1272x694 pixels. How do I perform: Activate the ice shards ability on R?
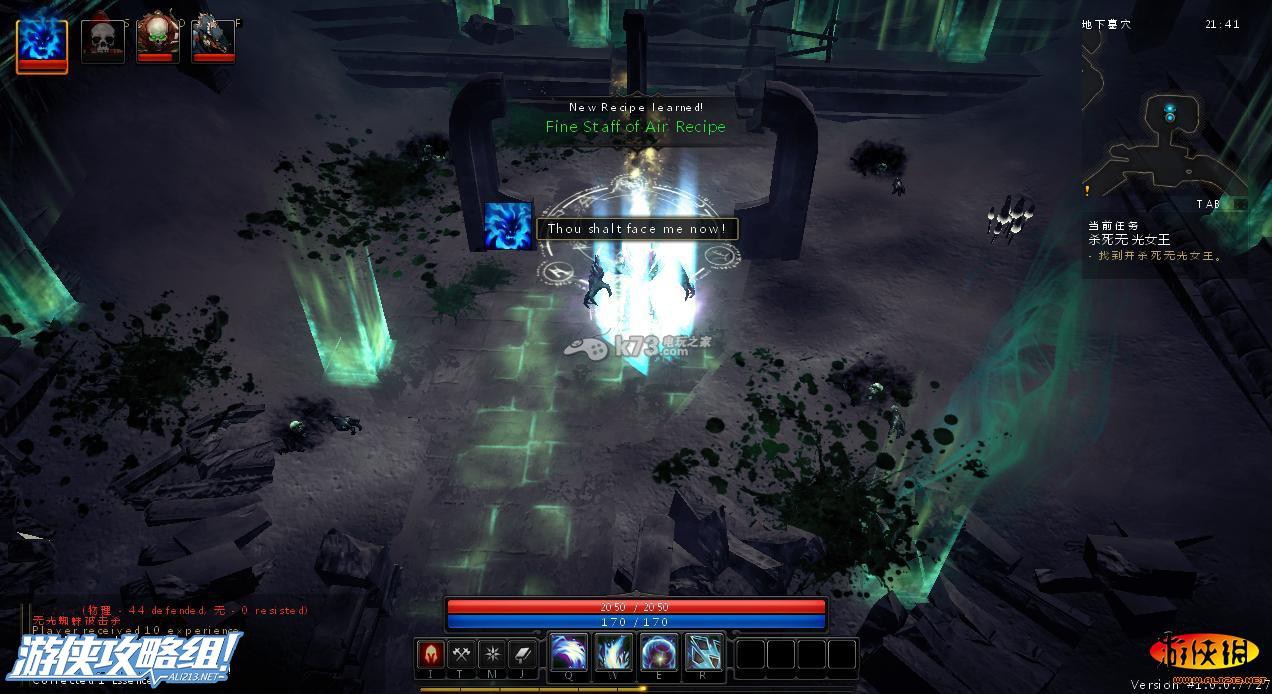click(705, 653)
